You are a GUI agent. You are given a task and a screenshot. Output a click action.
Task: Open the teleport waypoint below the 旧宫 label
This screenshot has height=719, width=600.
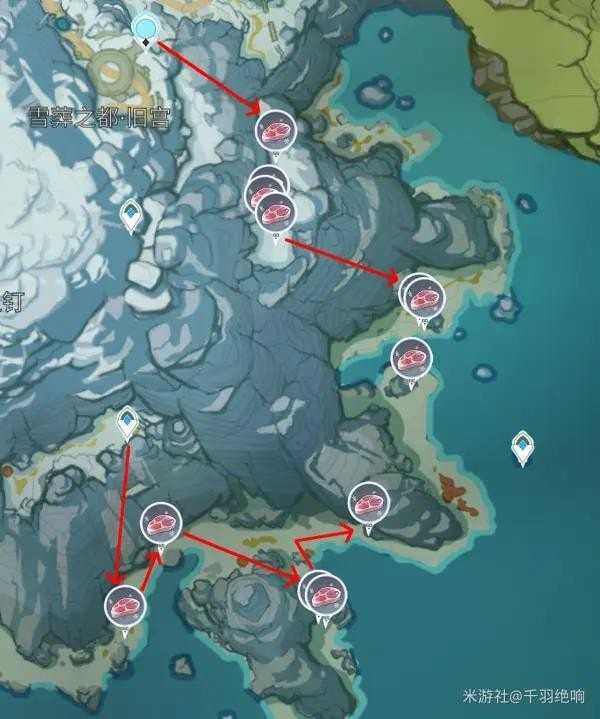[x=130, y=213]
